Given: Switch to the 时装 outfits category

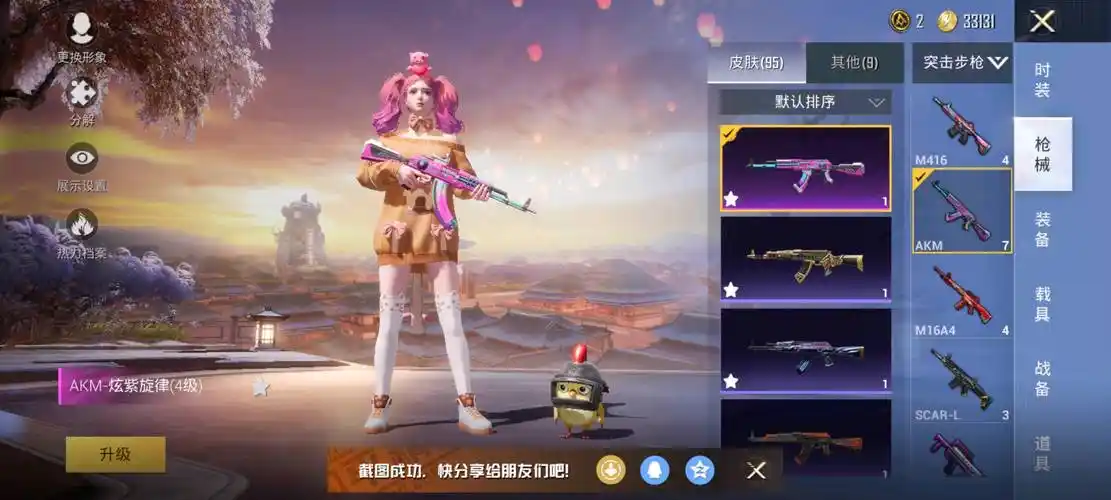Looking at the screenshot, I should coord(1042,81).
